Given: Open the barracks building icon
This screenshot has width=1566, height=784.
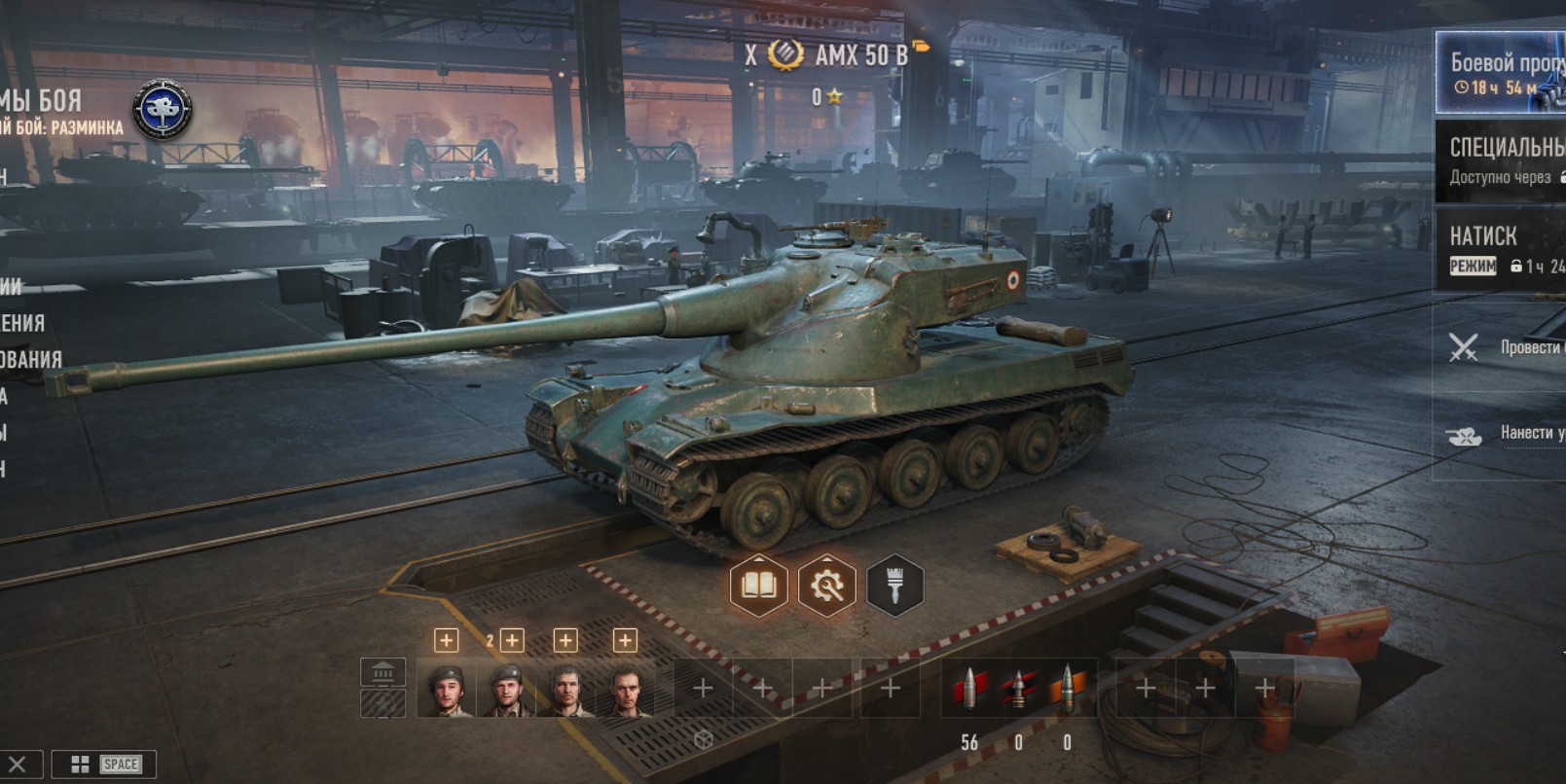Looking at the screenshot, I should 382,672.
